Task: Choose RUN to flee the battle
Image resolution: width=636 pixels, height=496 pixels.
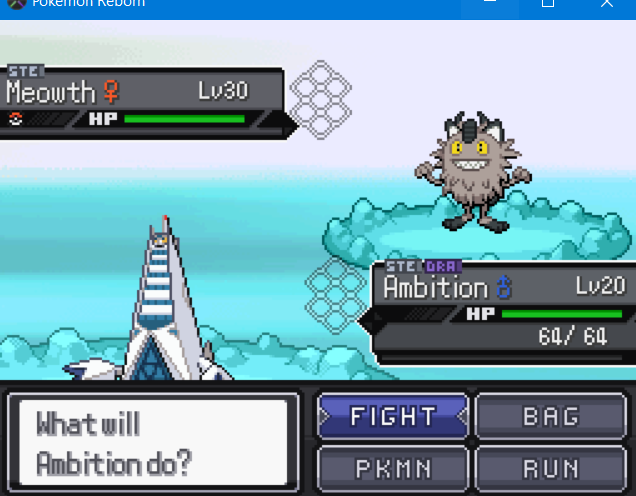Action: 551,466
